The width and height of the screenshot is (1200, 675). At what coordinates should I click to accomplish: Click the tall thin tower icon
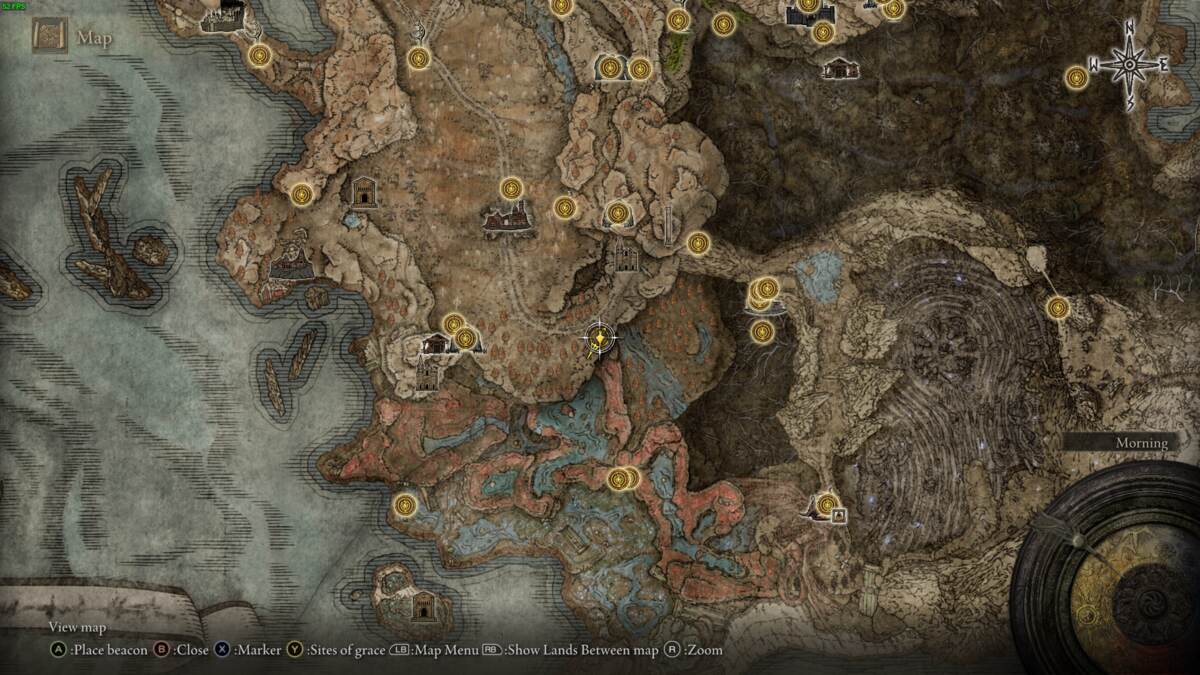click(668, 226)
